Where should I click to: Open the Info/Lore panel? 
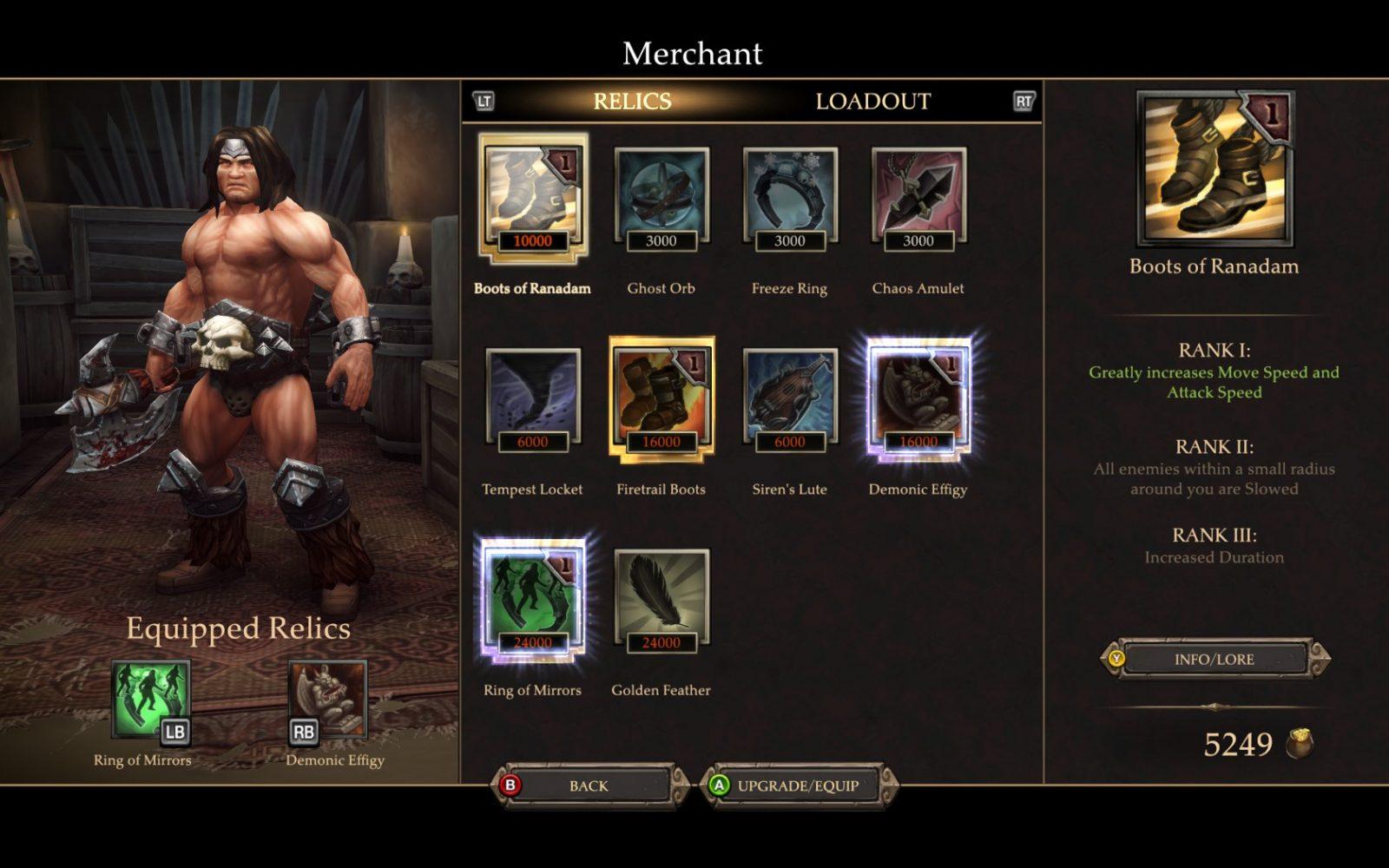point(1214,660)
